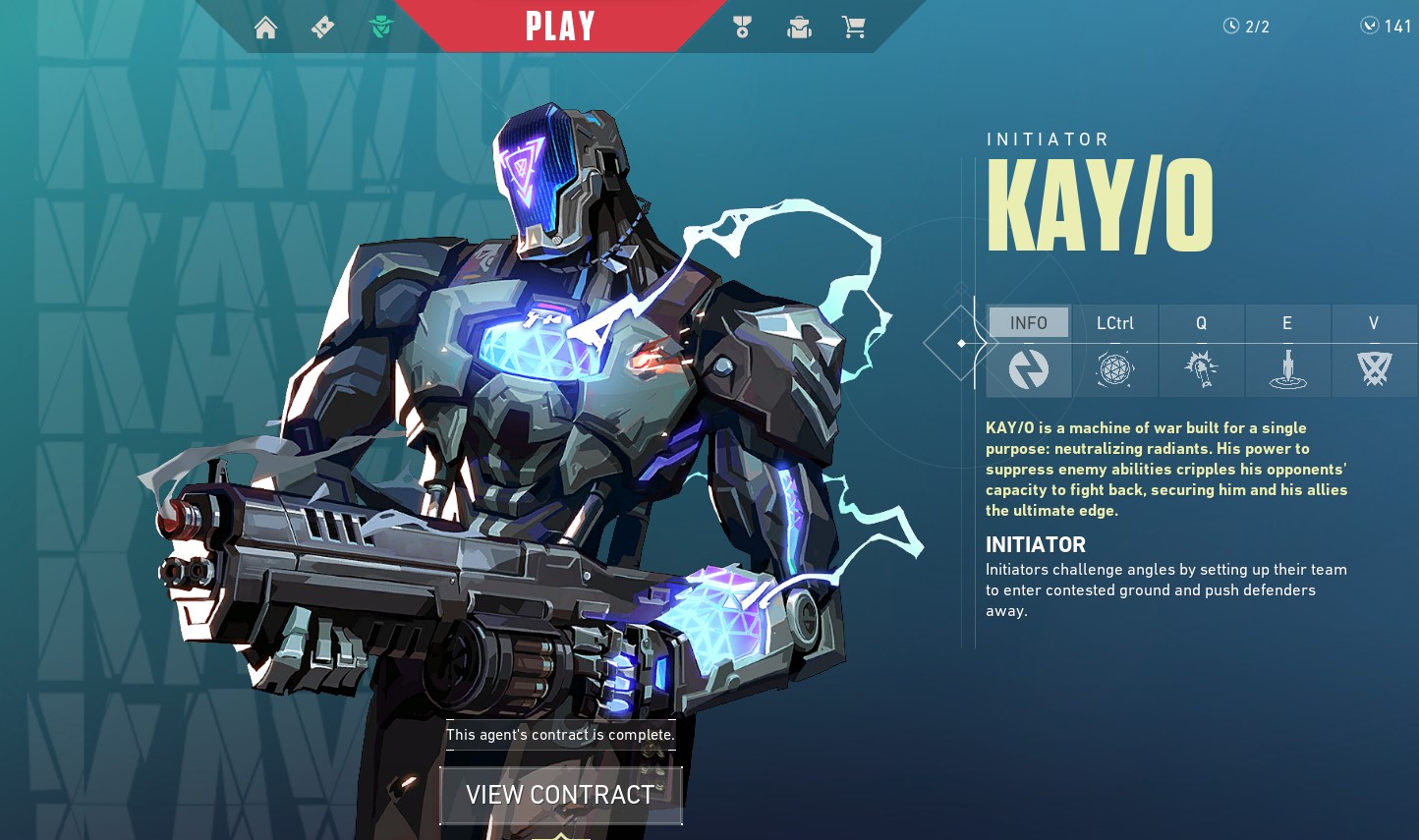This screenshot has height=840, width=1419.
Task: Select the Agents icon in top bar
Action: 381,28
